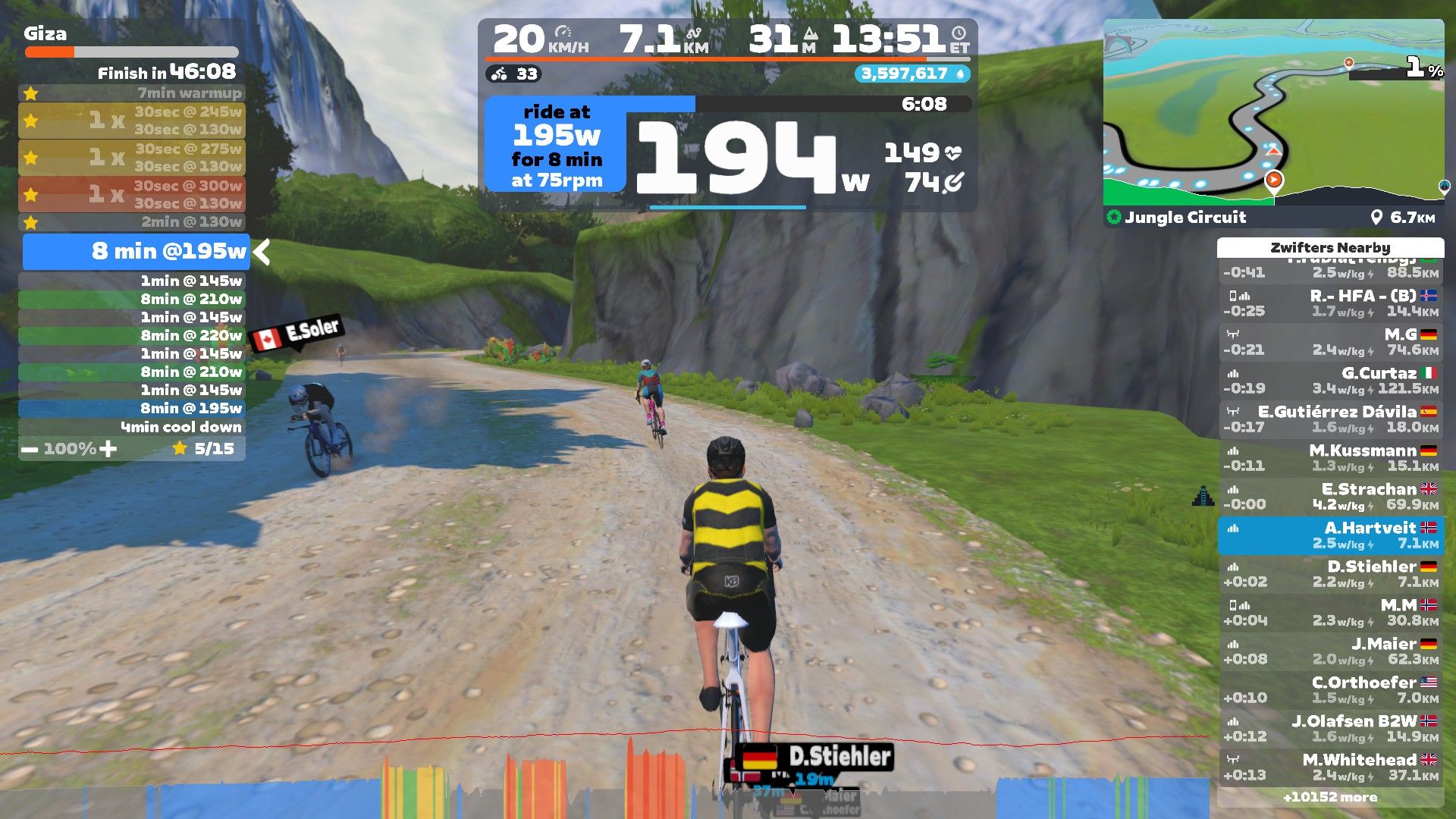Collapse the workout panel with the arrow

[262, 252]
